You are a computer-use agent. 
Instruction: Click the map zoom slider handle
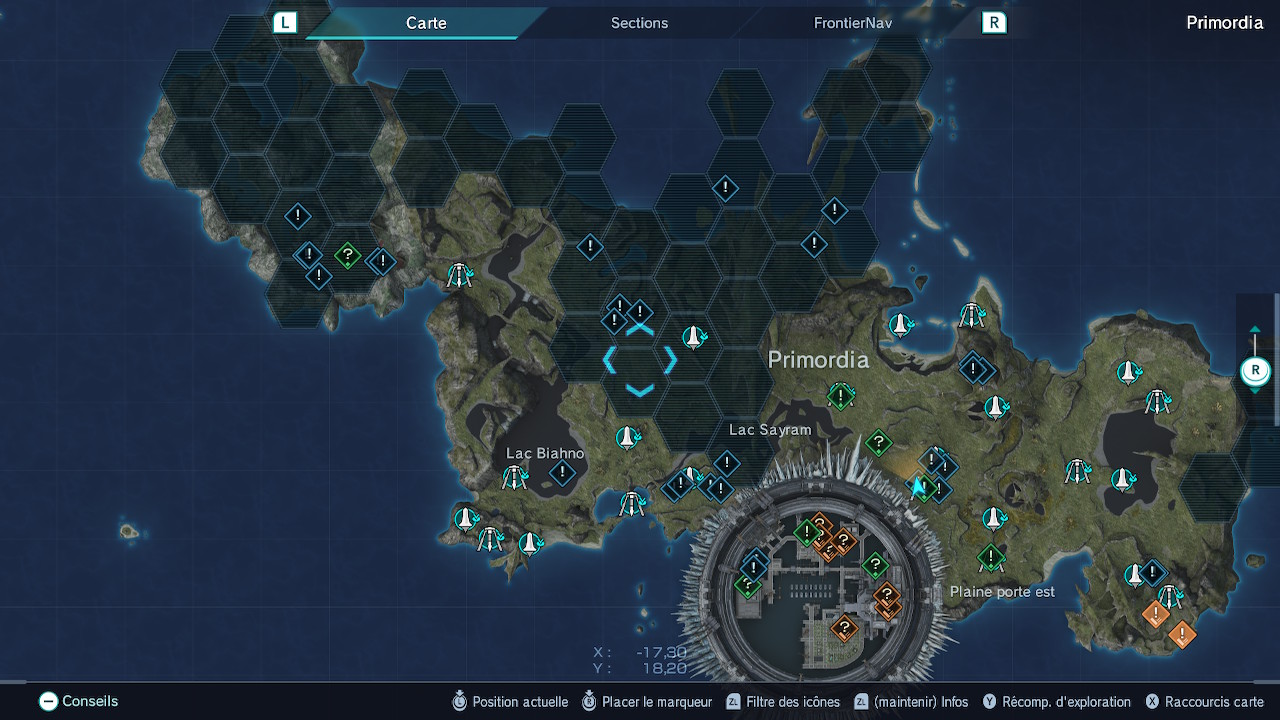pos(1255,371)
